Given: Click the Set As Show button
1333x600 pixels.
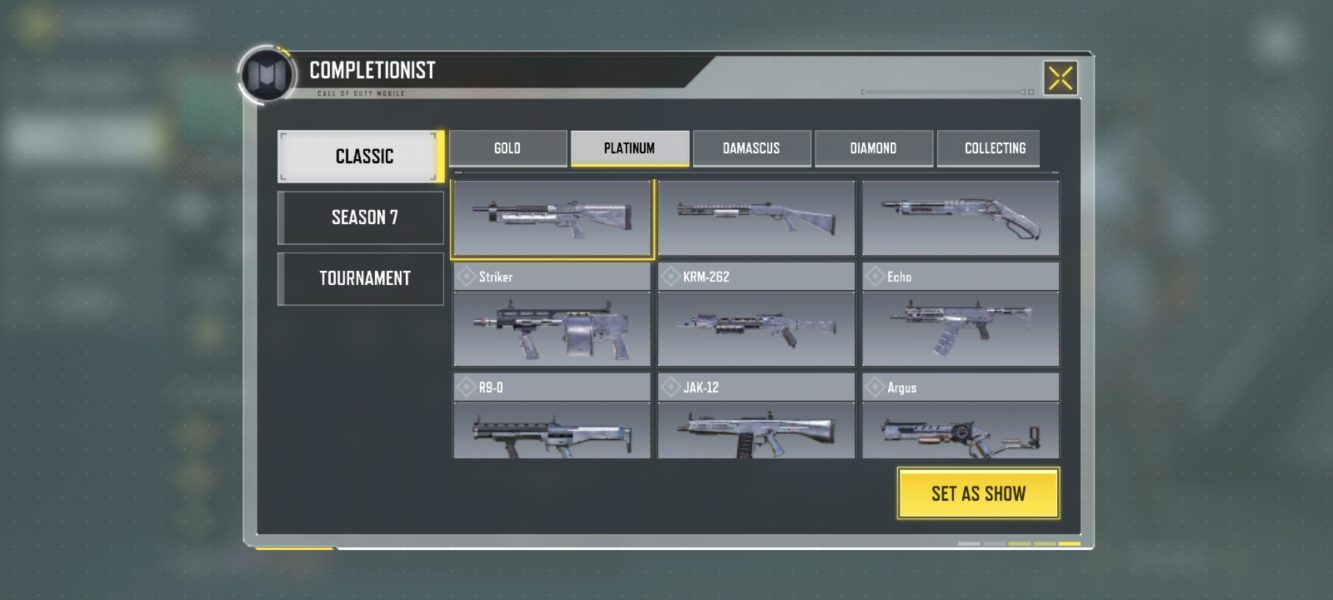Looking at the screenshot, I should pyautogui.click(x=978, y=493).
